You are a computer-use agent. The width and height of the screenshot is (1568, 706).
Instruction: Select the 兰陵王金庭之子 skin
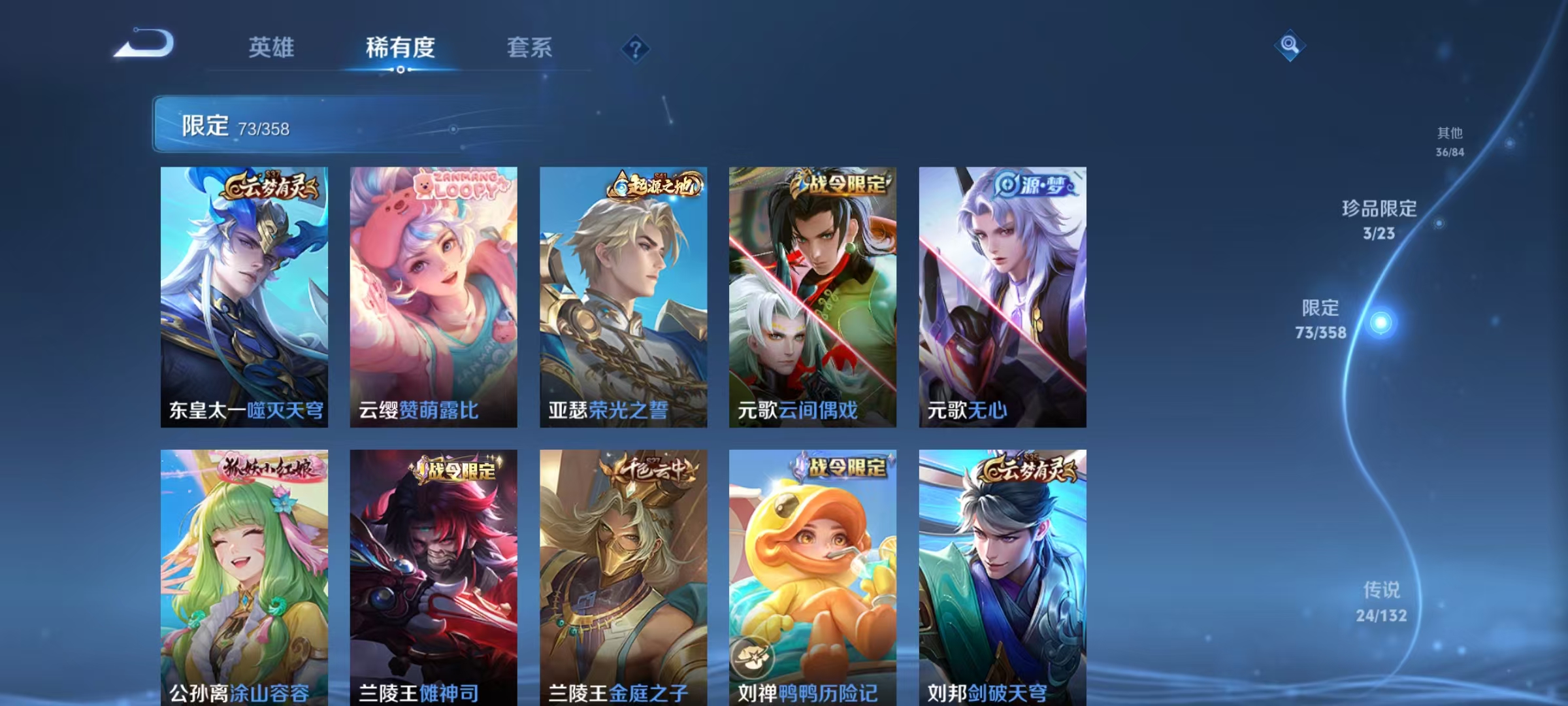click(623, 569)
